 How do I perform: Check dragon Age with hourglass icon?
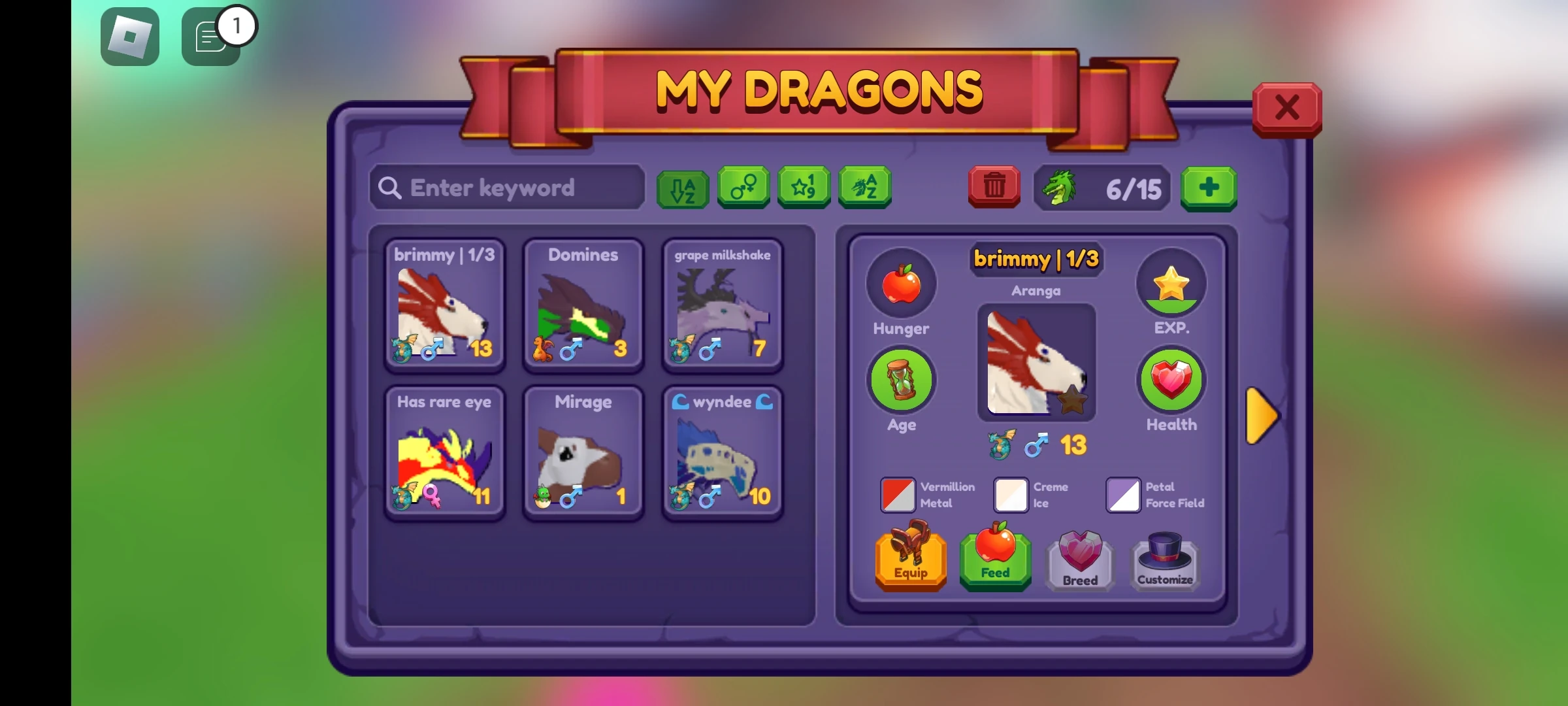coord(901,379)
